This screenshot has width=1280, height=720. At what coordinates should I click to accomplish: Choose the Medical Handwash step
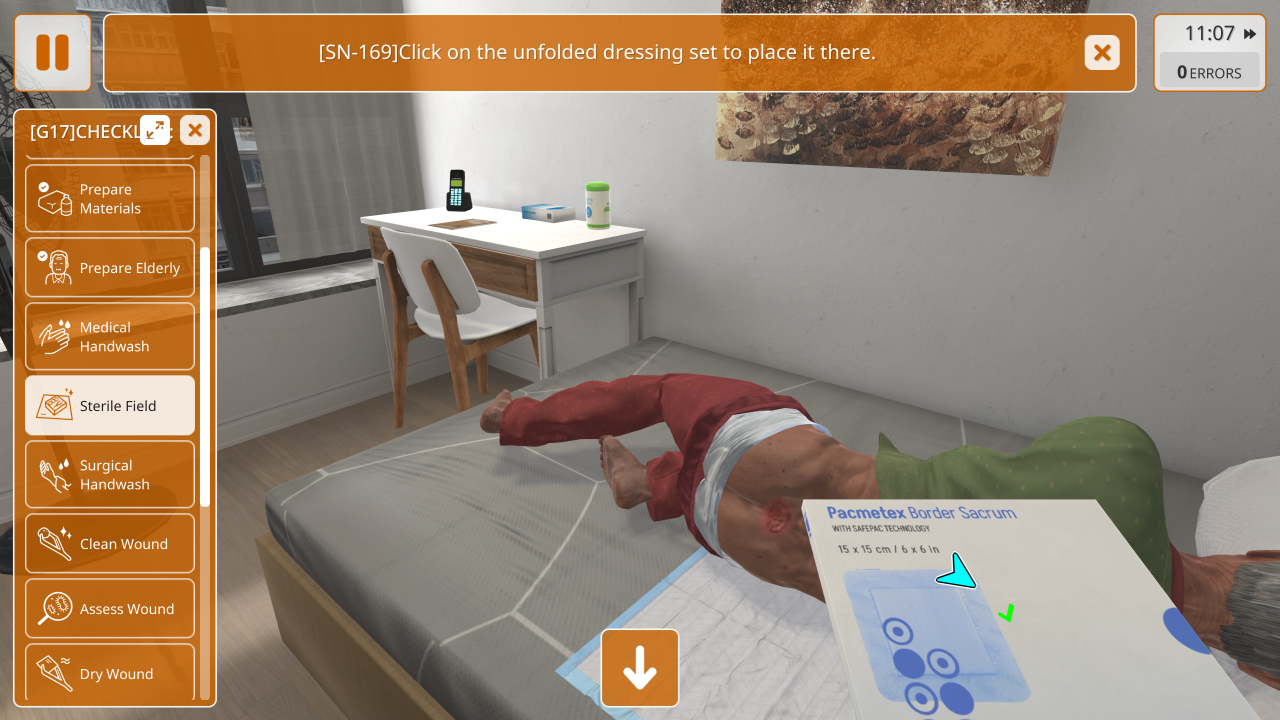pyautogui.click(x=110, y=337)
